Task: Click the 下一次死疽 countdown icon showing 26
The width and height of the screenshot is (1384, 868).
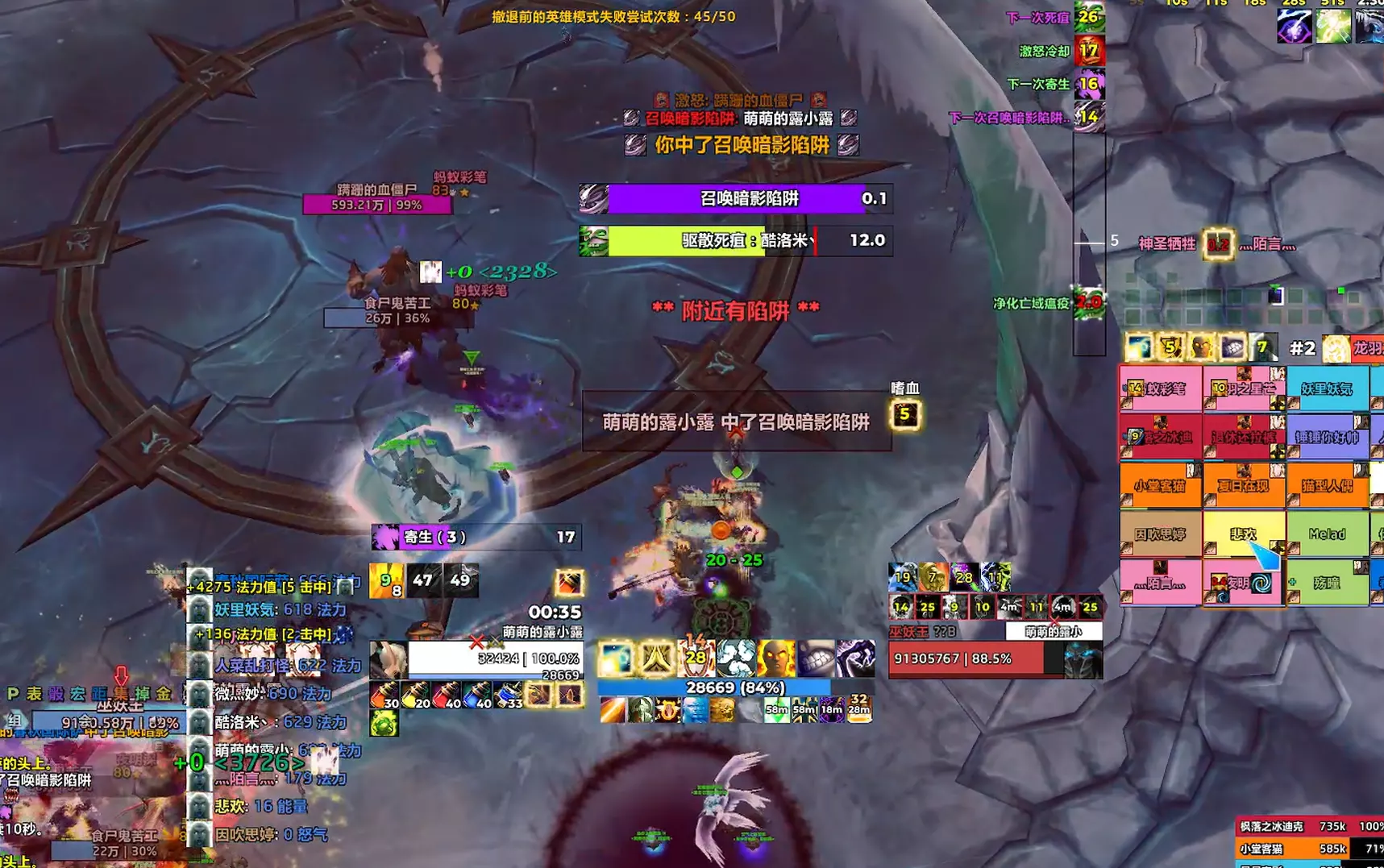Action: point(1092,15)
